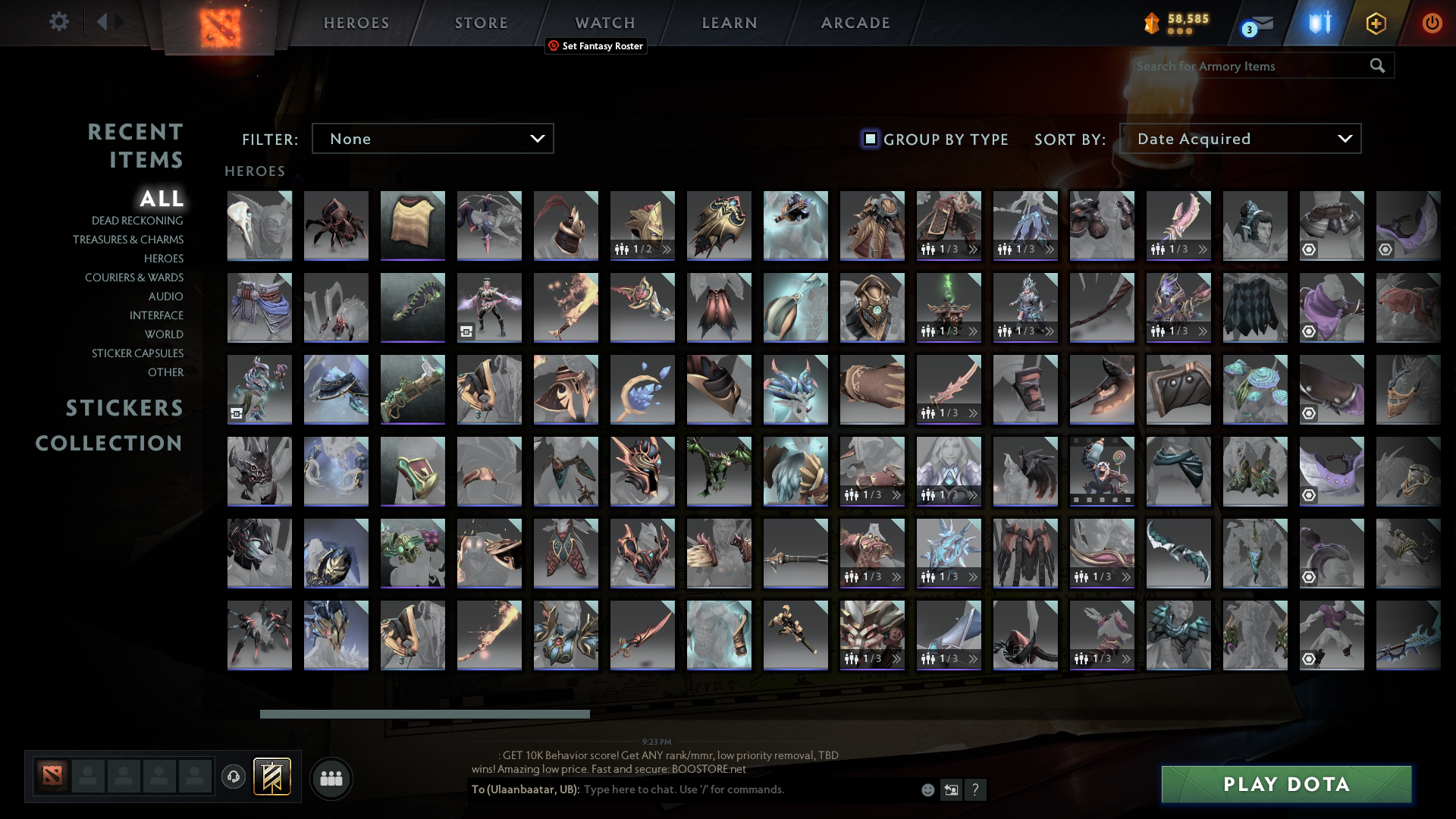Open the Filter dropdown set to None
Image resolution: width=1456 pixels, height=819 pixels.
432,139
